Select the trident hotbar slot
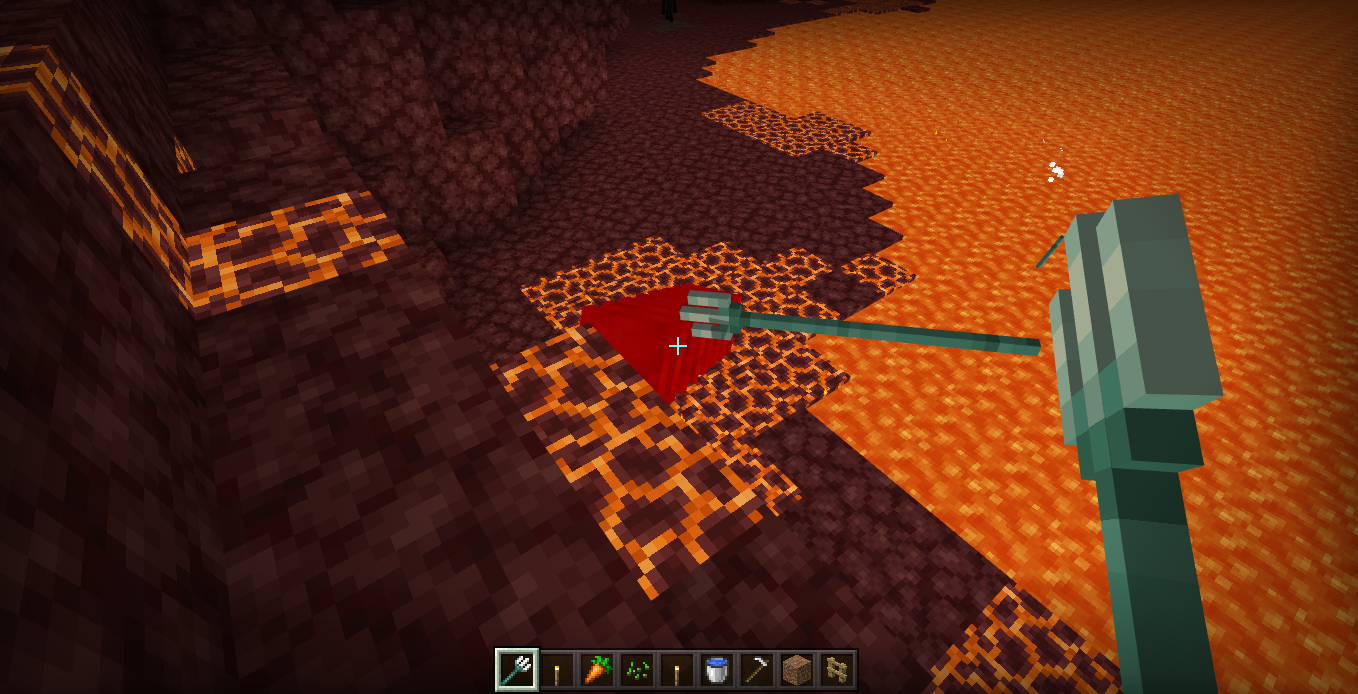This screenshot has width=1358, height=694. pos(517,670)
